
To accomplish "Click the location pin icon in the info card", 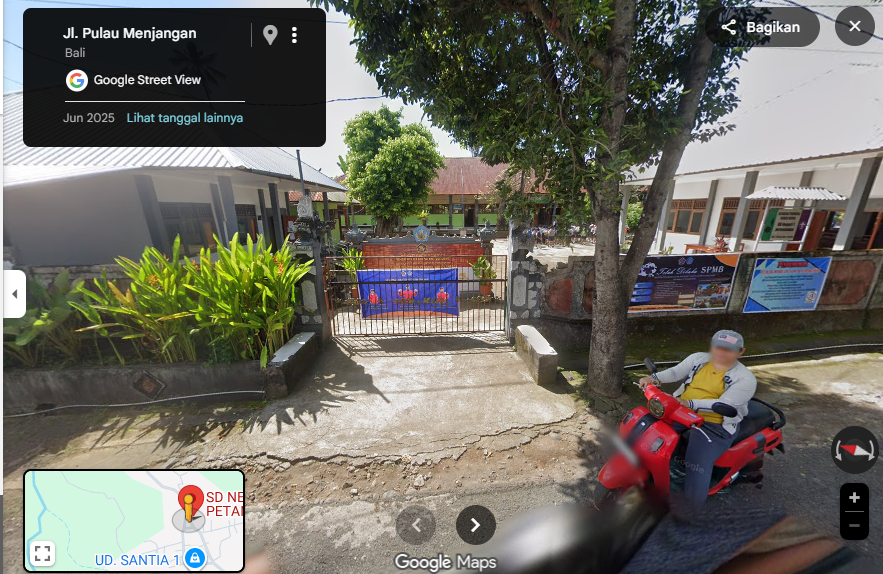I will [270, 35].
